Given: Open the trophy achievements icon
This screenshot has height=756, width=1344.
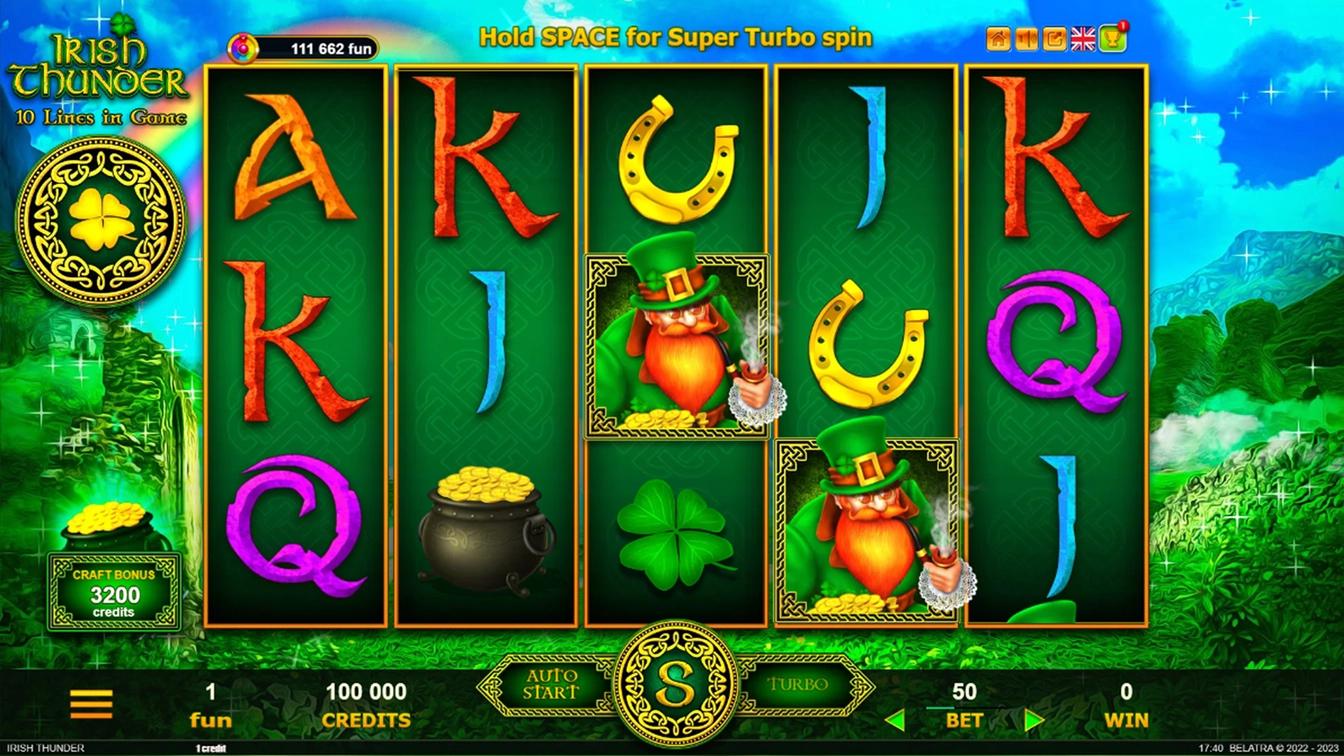Looking at the screenshot, I should pos(1112,39).
